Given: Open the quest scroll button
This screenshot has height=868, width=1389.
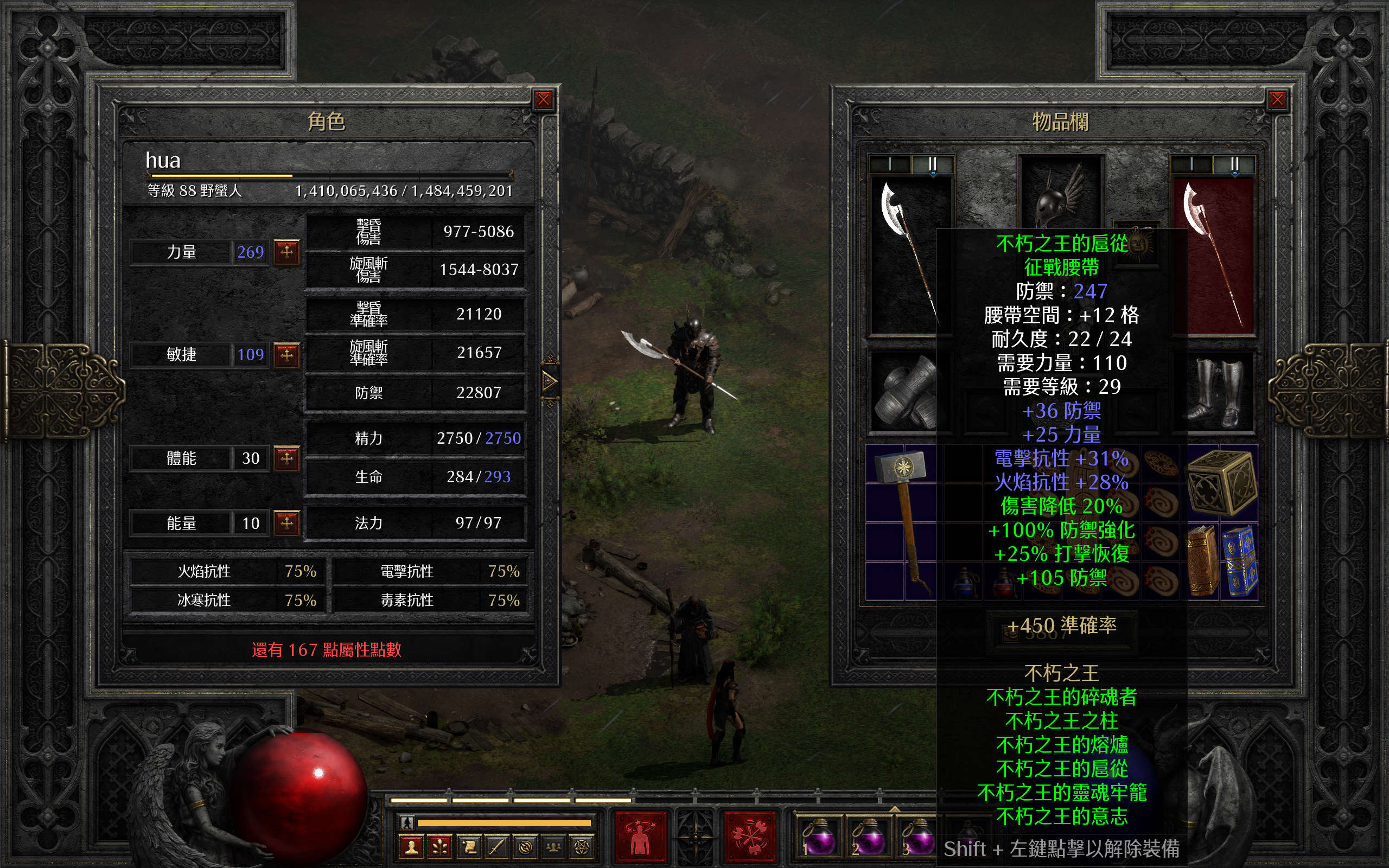Looking at the screenshot, I should [x=468, y=847].
